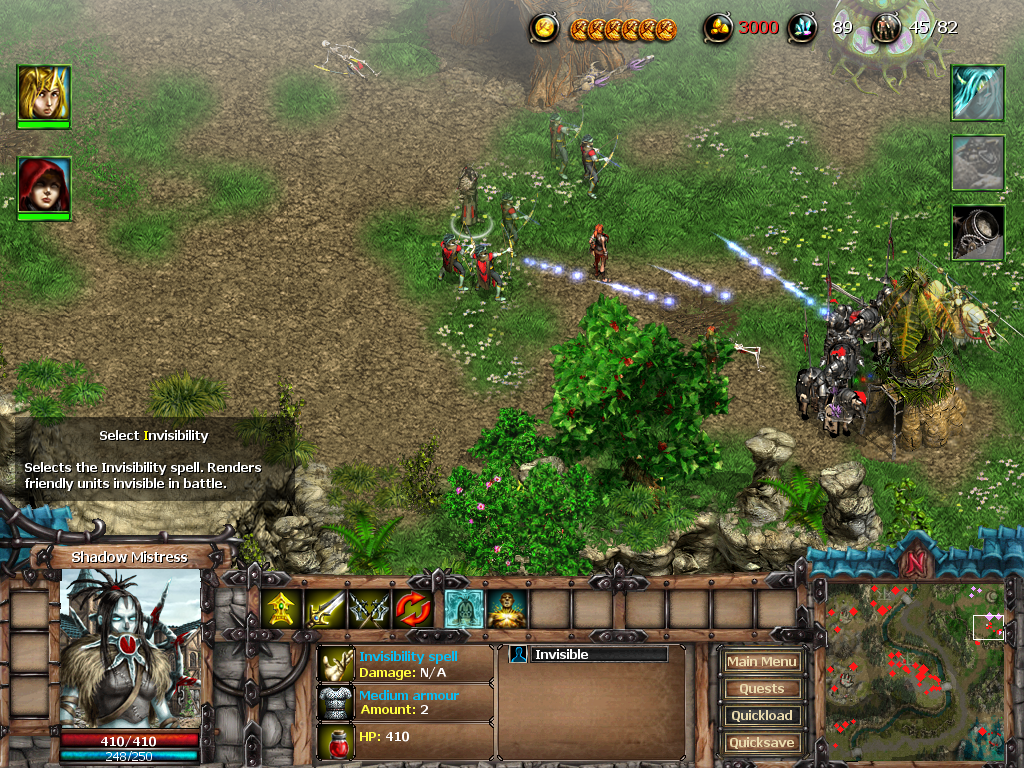1024x768 pixels.
Task: Use the silver ring item icon
Action: pos(977,232)
